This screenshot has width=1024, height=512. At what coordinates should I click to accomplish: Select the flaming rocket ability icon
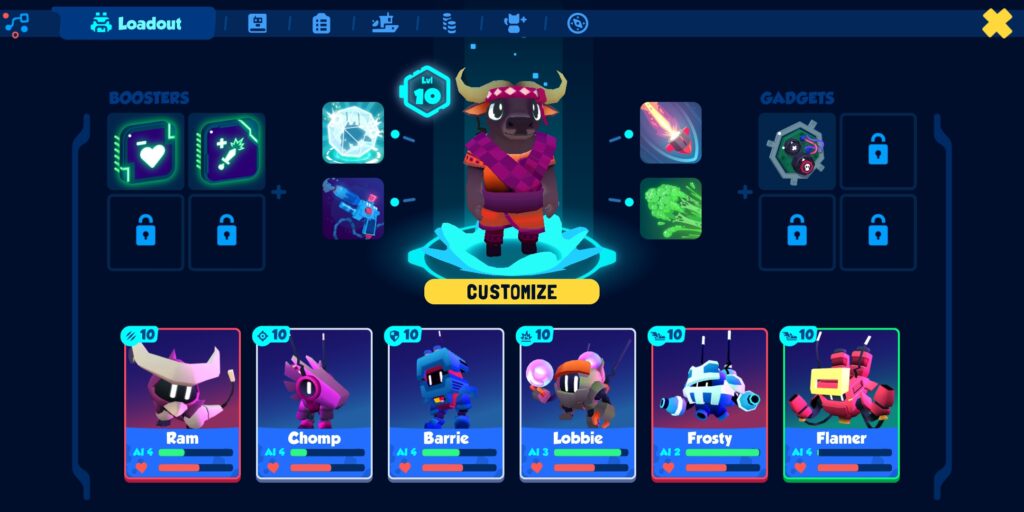670,132
